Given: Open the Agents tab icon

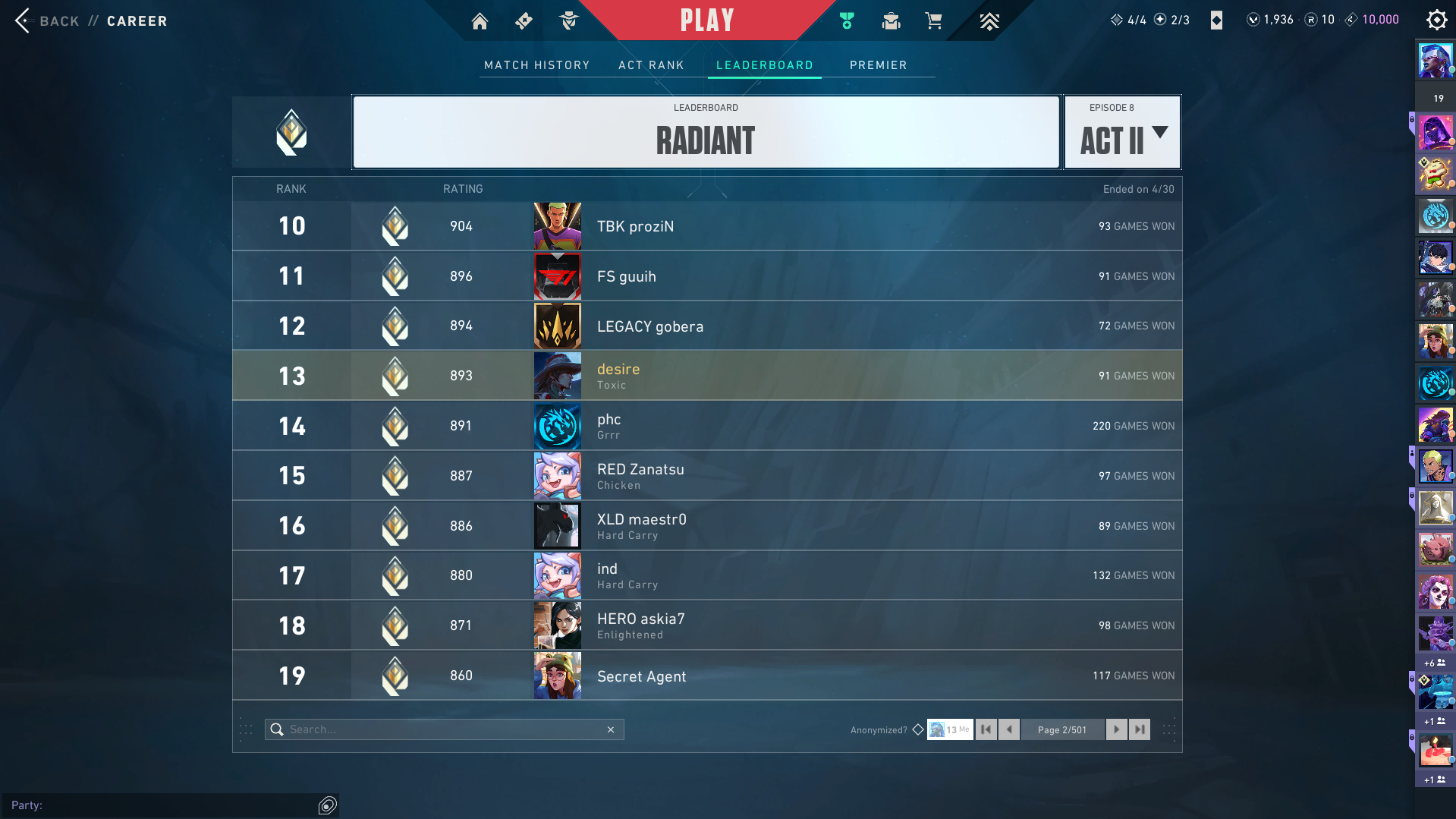Looking at the screenshot, I should click(x=569, y=20).
